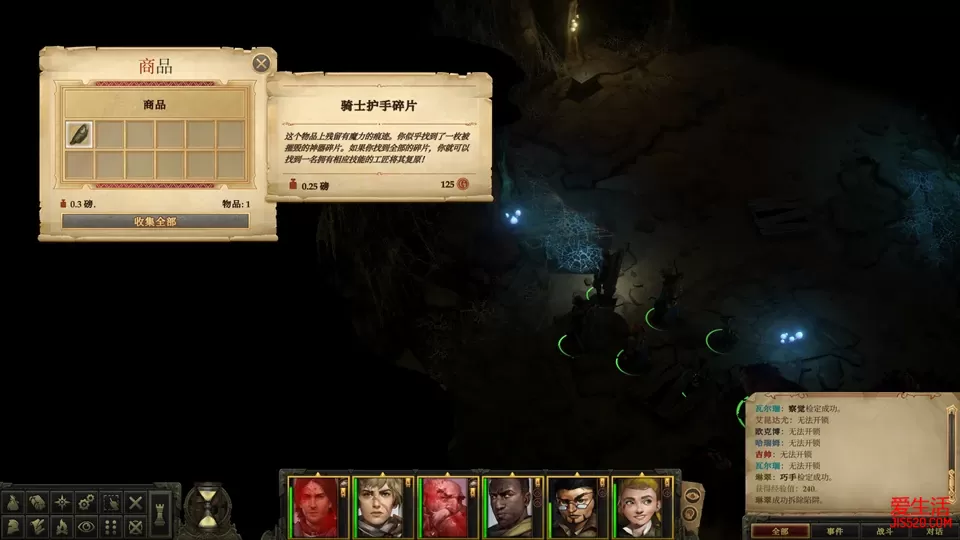Collect all items with 收集全部
960x540 pixels.
click(x=155, y=221)
